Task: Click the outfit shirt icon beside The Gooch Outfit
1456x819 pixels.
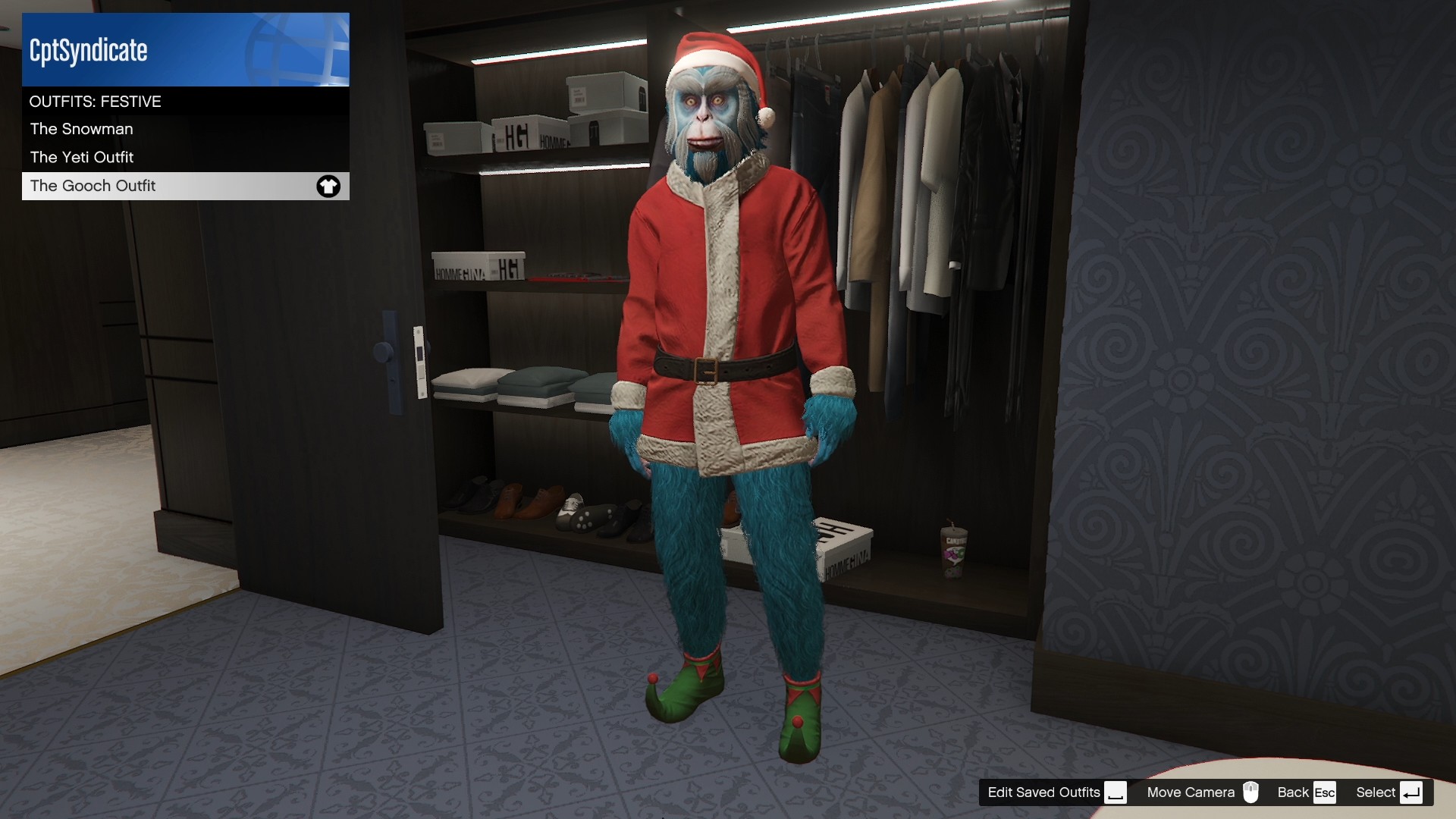Action: pos(328,186)
